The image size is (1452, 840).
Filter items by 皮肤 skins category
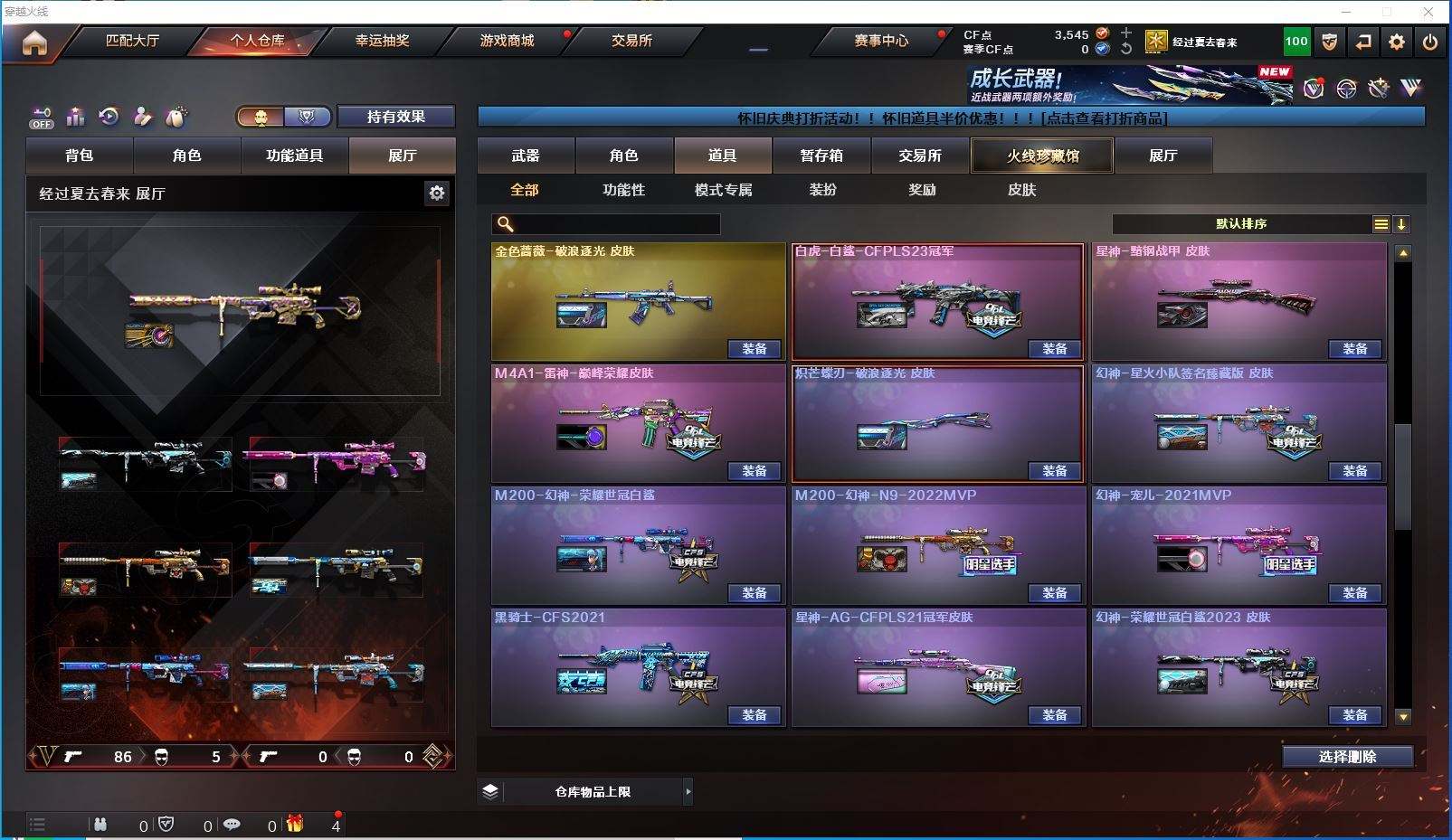coord(1021,190)
